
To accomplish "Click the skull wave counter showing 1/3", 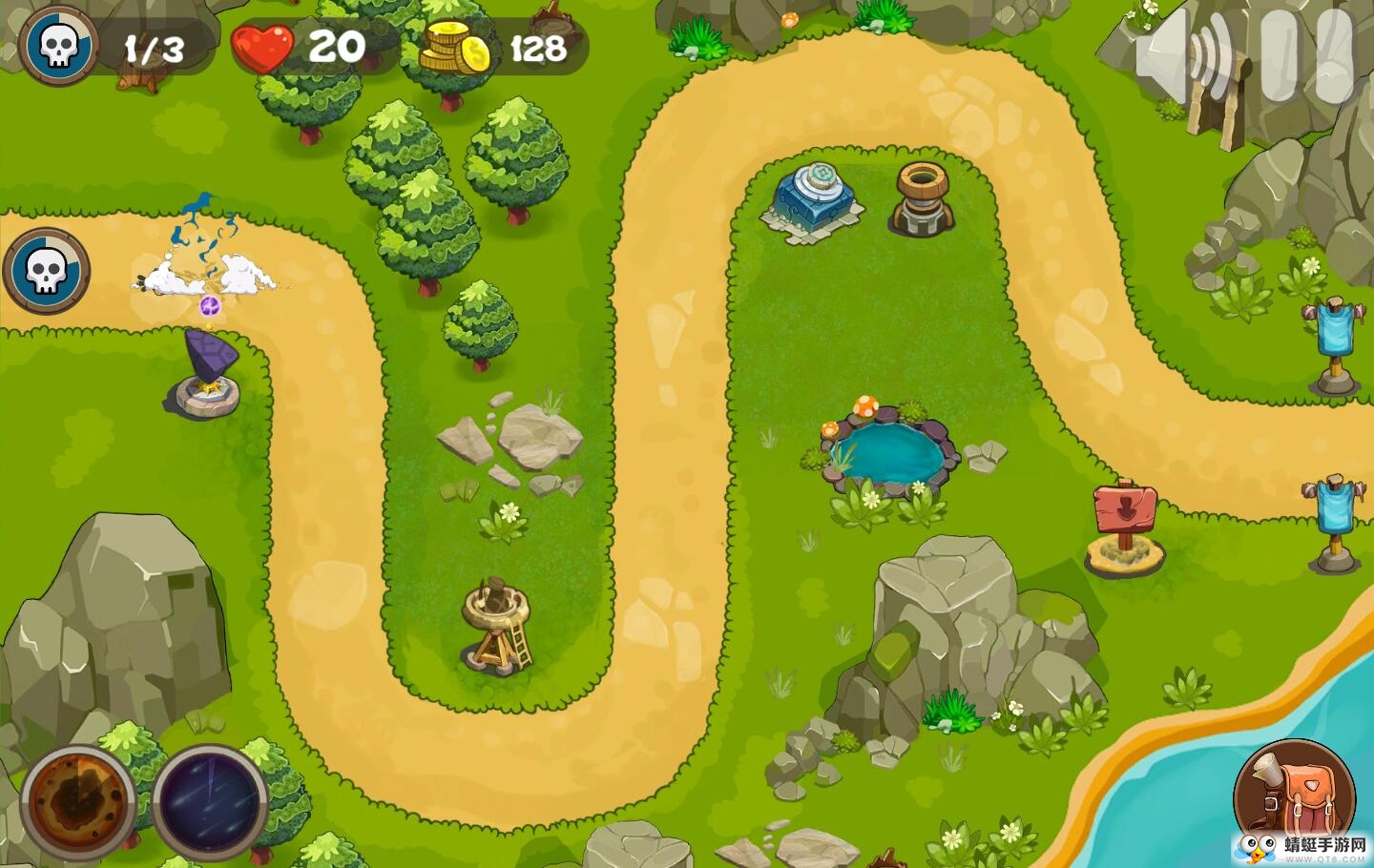I will [x=59, y=43].
